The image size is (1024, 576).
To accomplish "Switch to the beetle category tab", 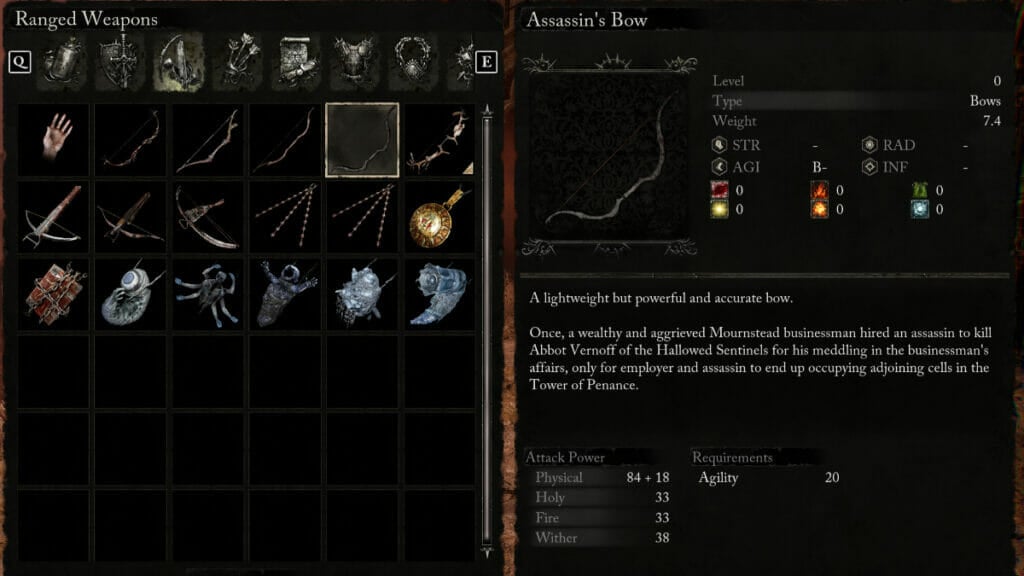I will coord(58,61).
